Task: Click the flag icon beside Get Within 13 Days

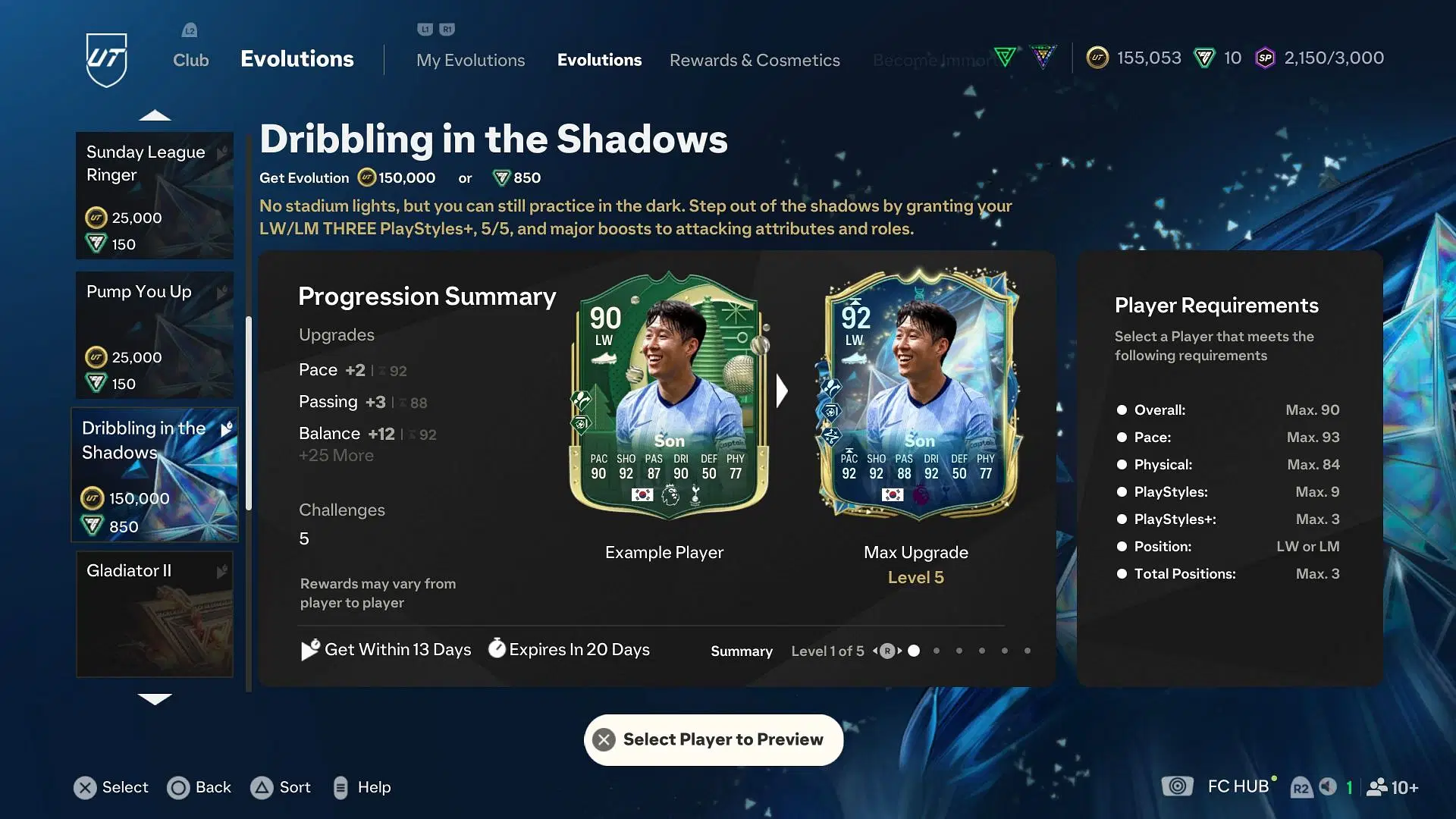Action: pos(308,649)
